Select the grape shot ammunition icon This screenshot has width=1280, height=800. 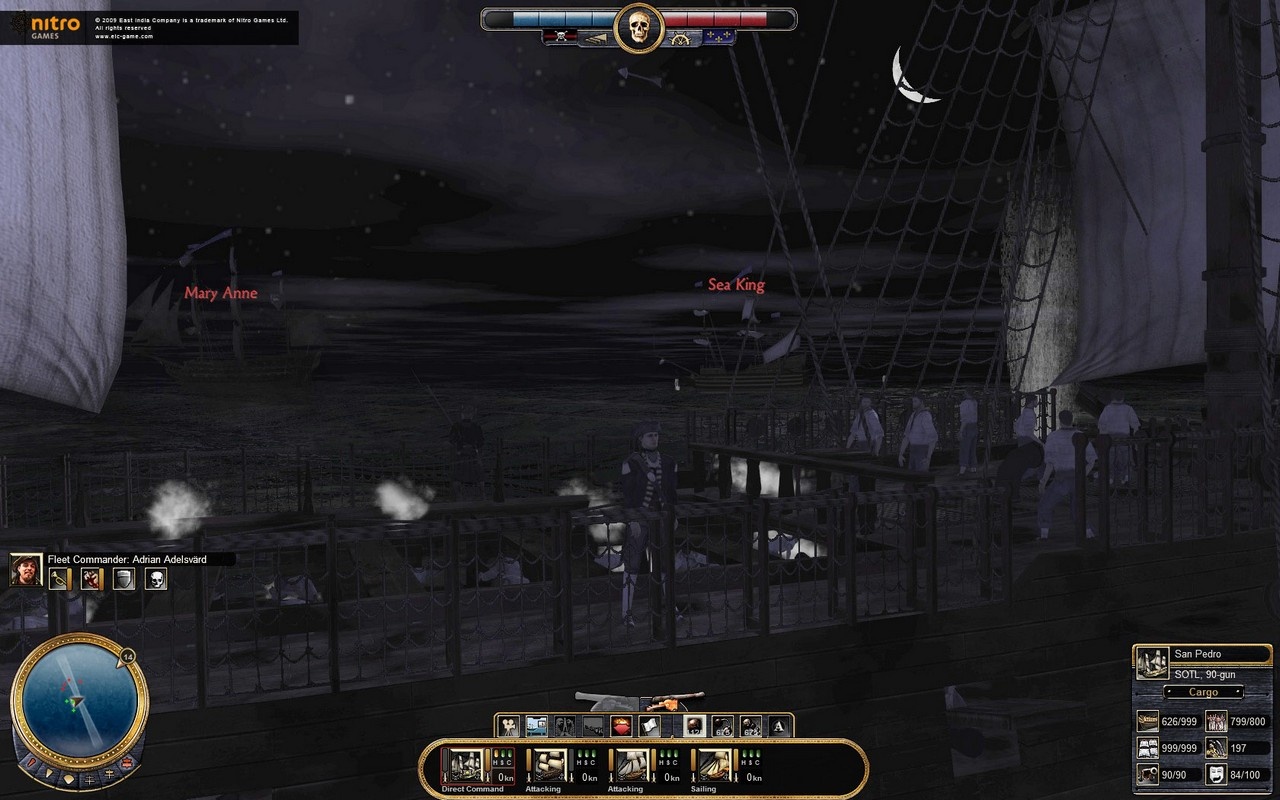(x=750, y=724)
